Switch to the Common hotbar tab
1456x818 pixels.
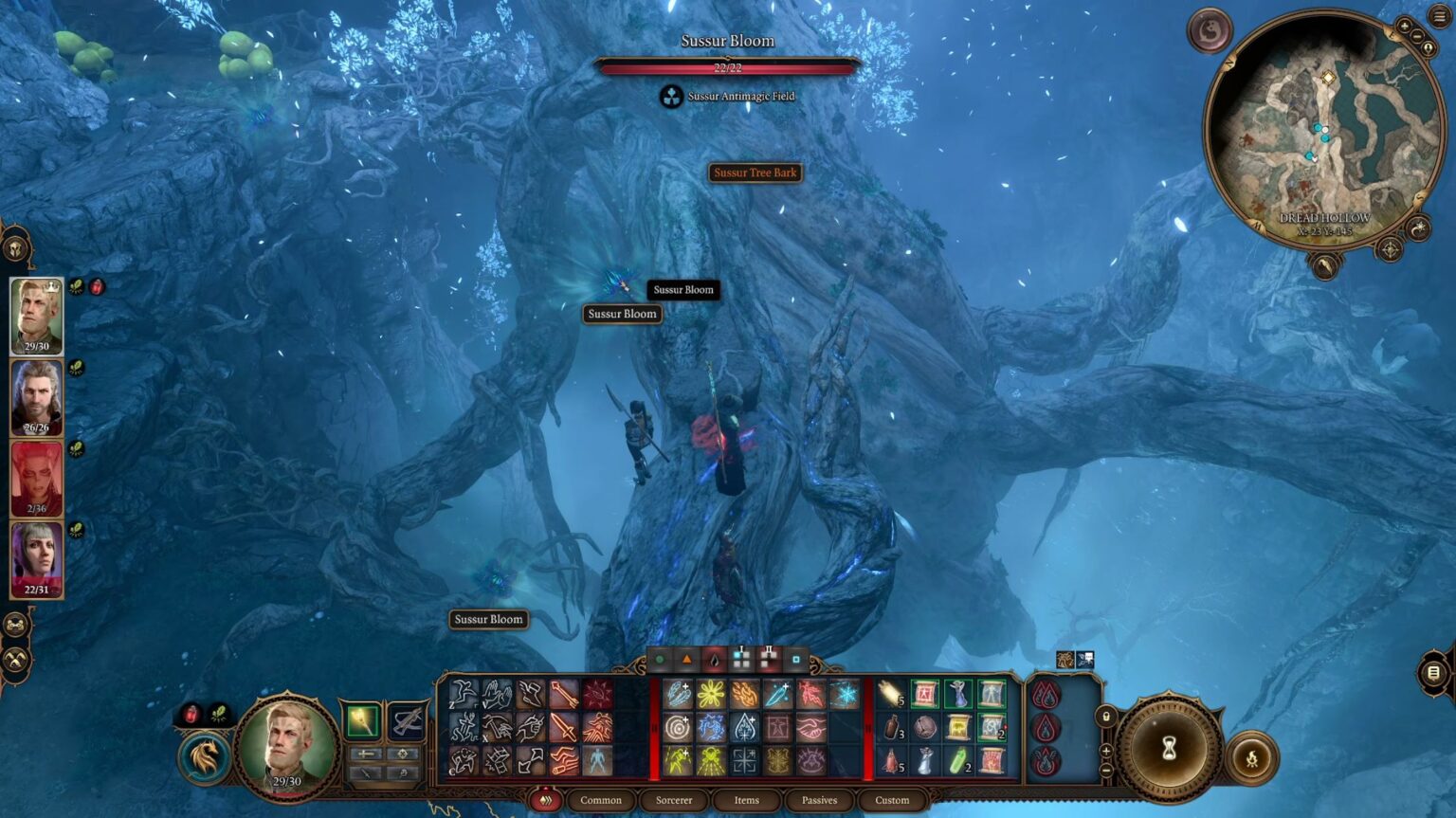(x=601, y=800)
